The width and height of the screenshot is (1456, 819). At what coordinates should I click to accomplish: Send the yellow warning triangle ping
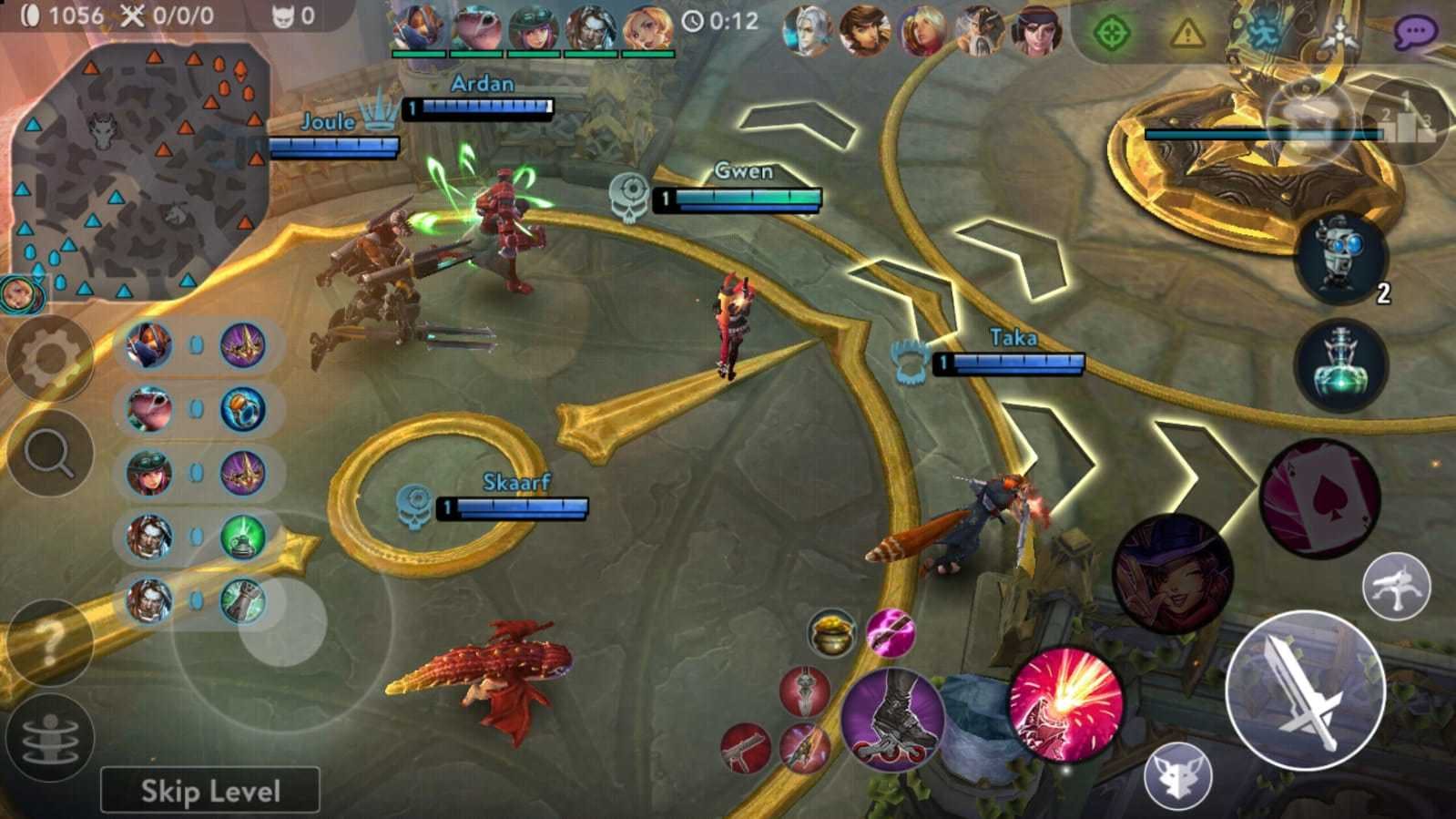1186,34
